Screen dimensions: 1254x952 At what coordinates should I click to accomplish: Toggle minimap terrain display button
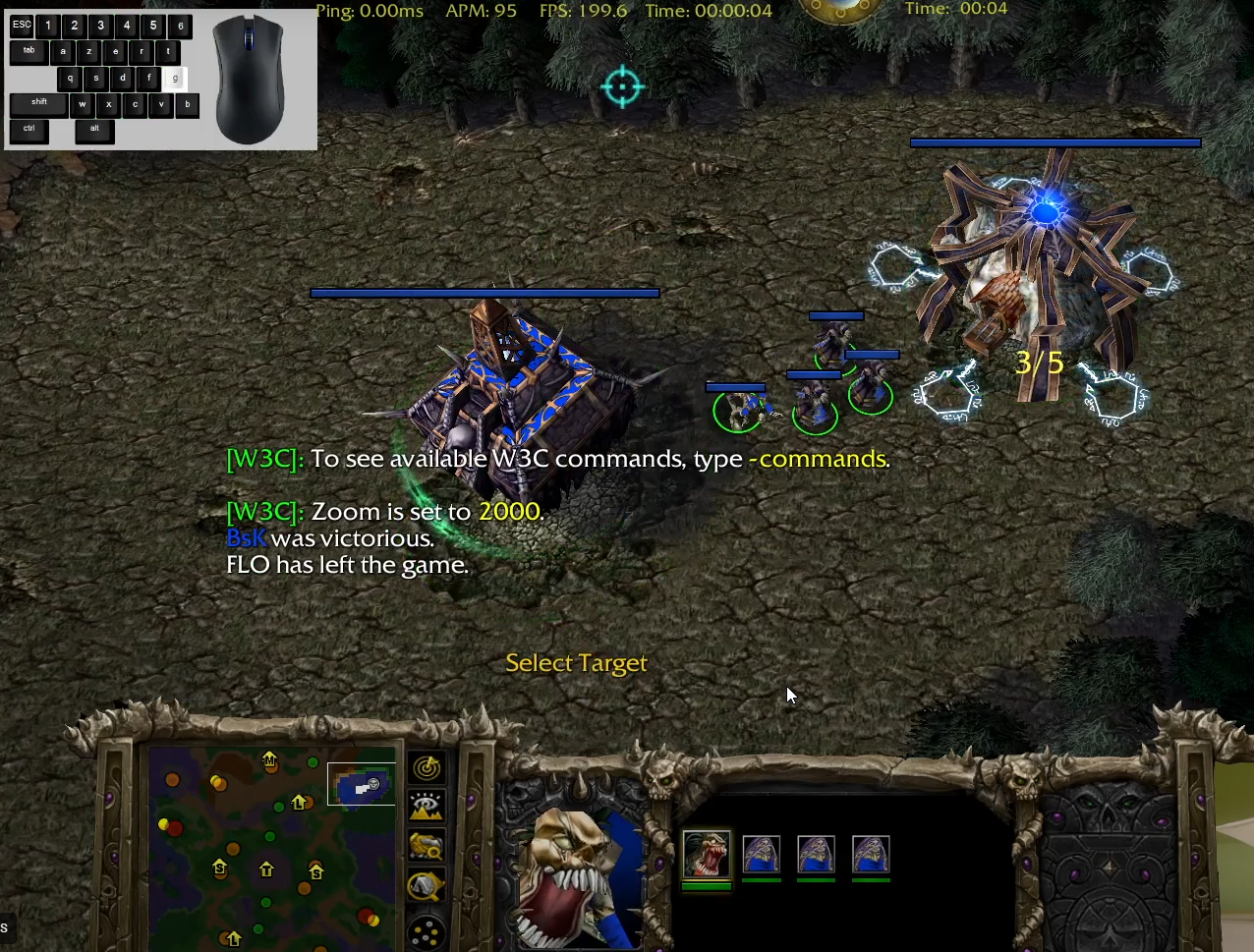(427, 807)
